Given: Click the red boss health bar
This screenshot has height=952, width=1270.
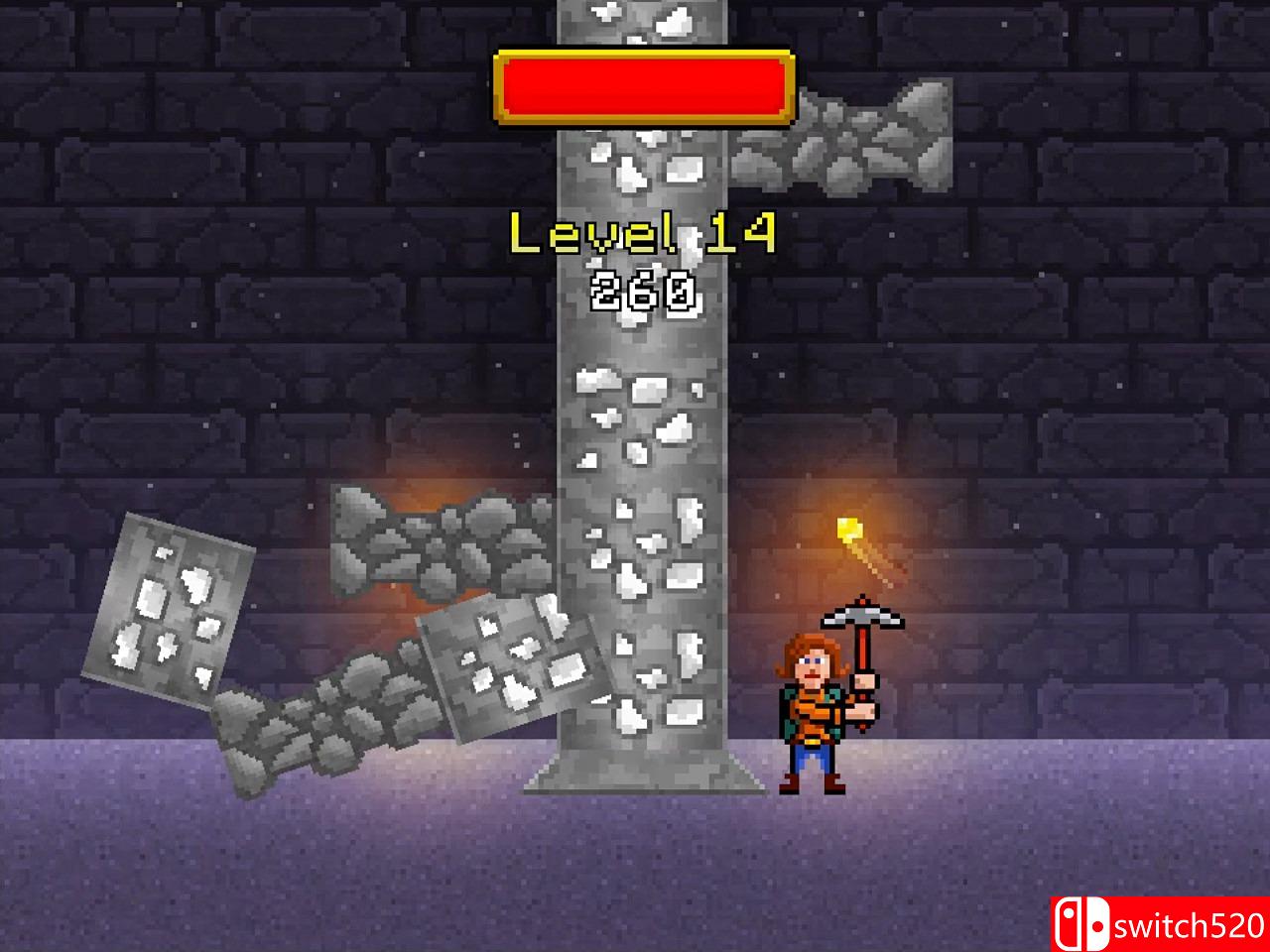Looking at the screenshot, I should (643, 87).
